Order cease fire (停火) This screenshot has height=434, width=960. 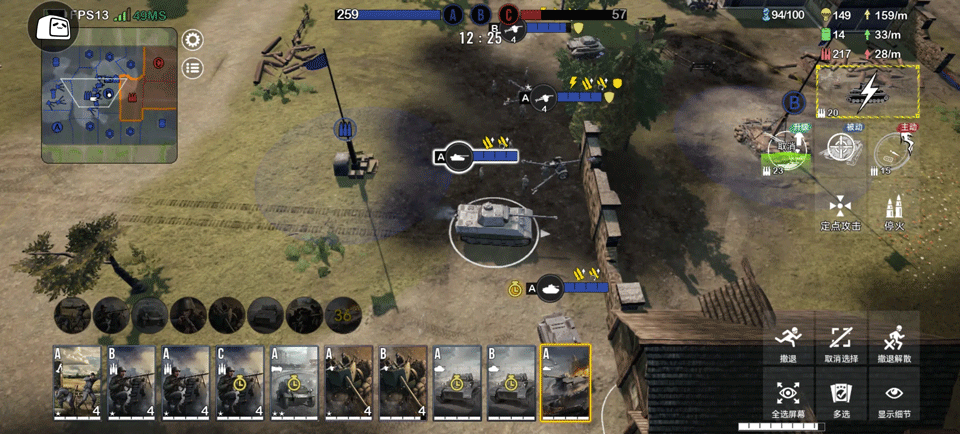point(895,212)
